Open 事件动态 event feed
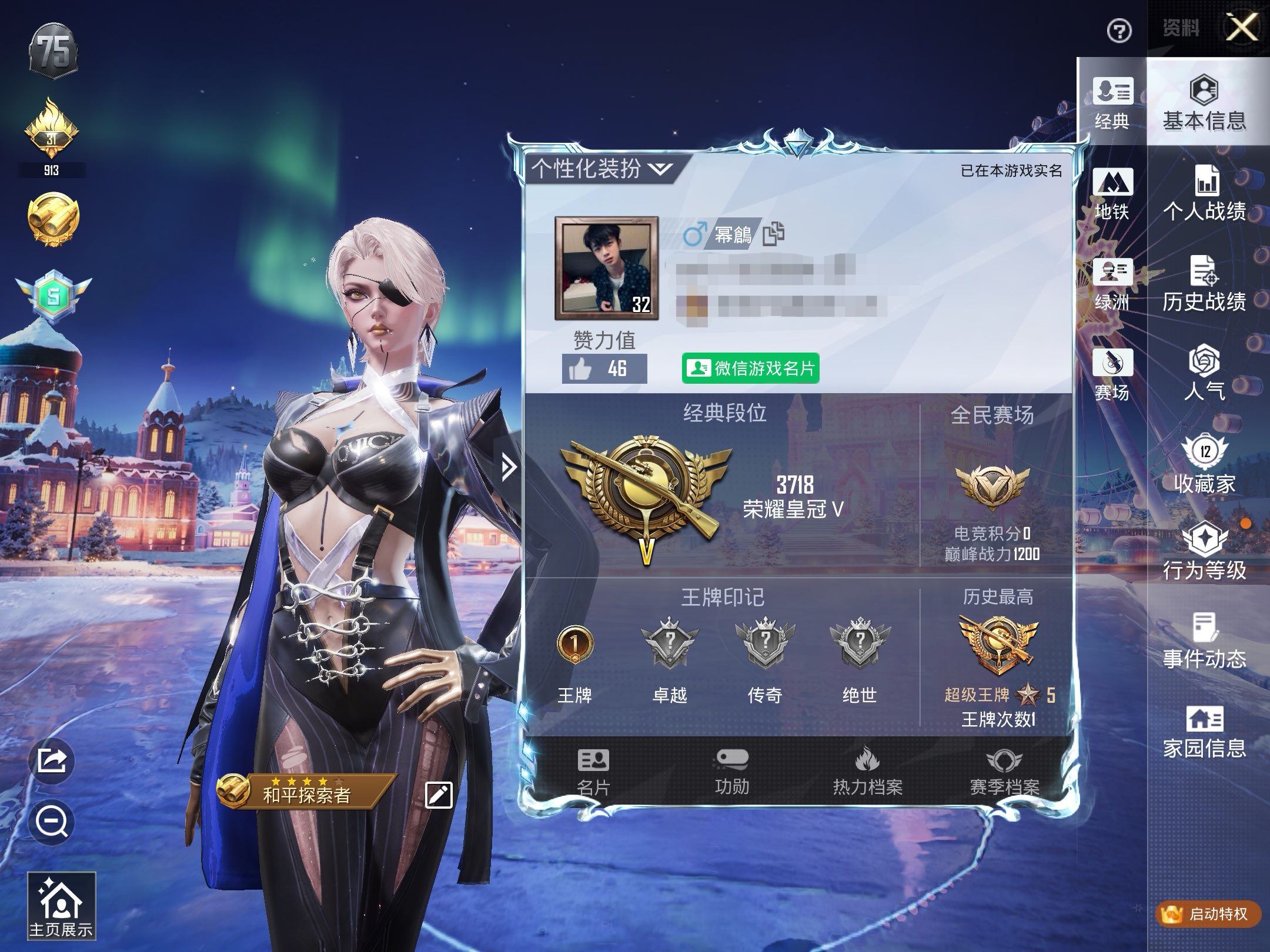Image resolution: width=1270 pixels, height=952 pixels. tap(1205, 642)
